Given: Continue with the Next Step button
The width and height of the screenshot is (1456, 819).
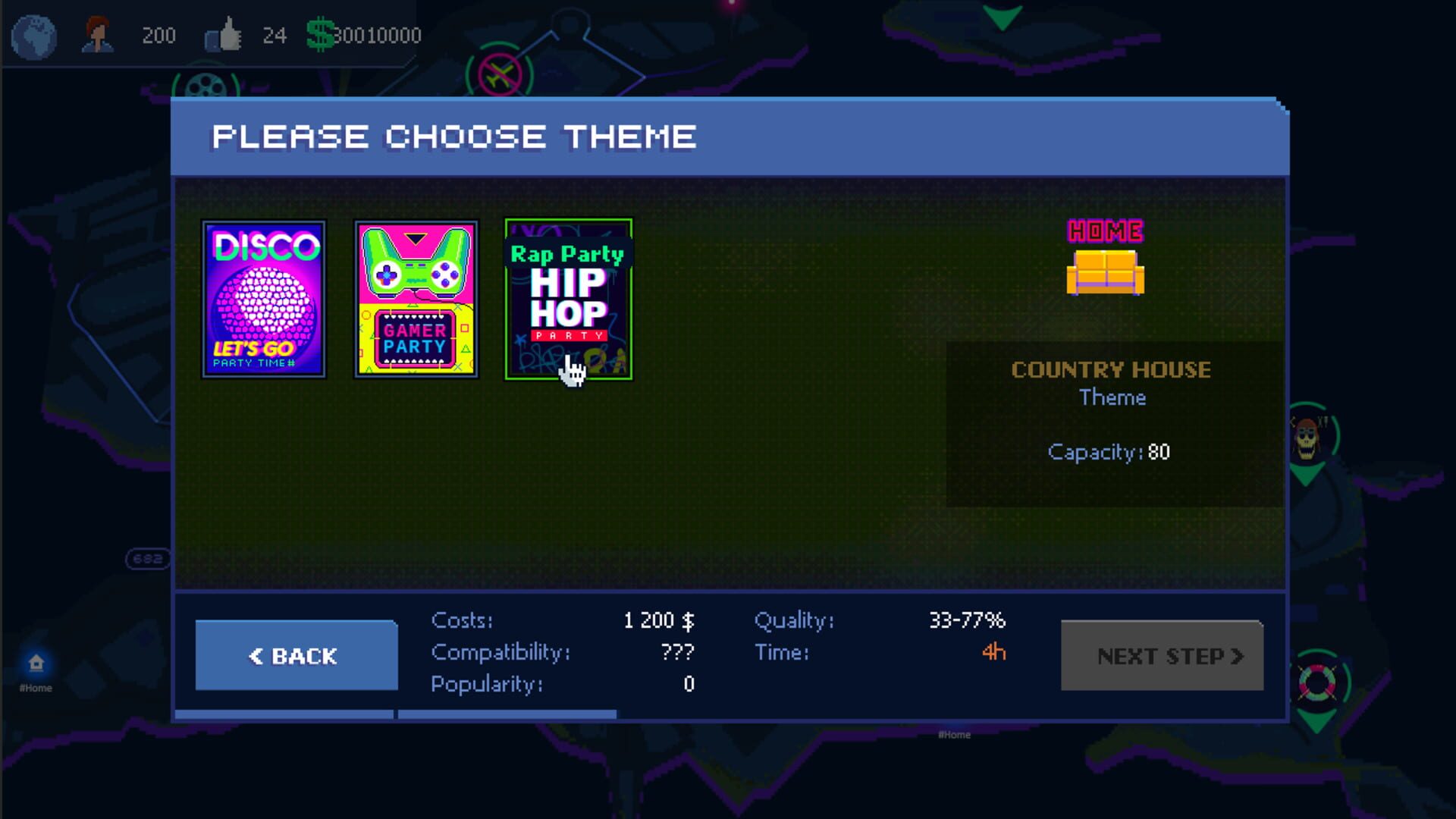Looking at the screenshot, I should tap(1162, 655).
